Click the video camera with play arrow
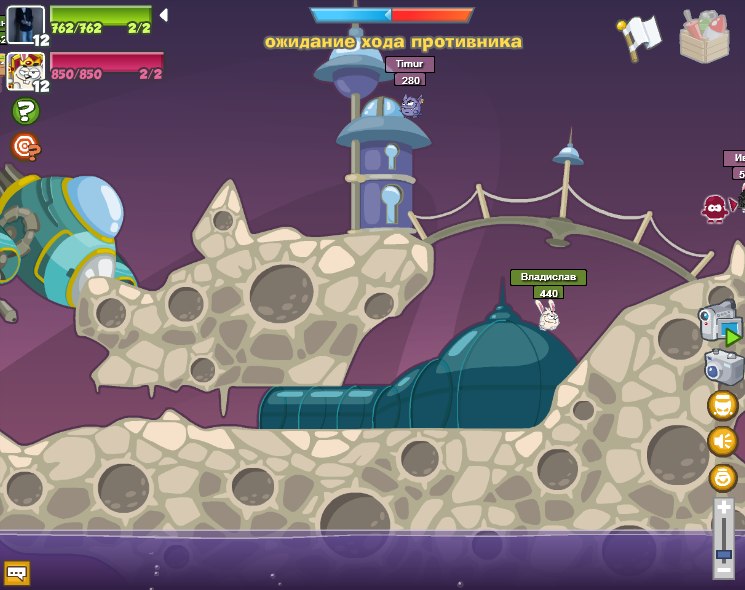Image resolution: width=745 pixels, height=590 pixels. pyautogui.click(x=719, y=322)
